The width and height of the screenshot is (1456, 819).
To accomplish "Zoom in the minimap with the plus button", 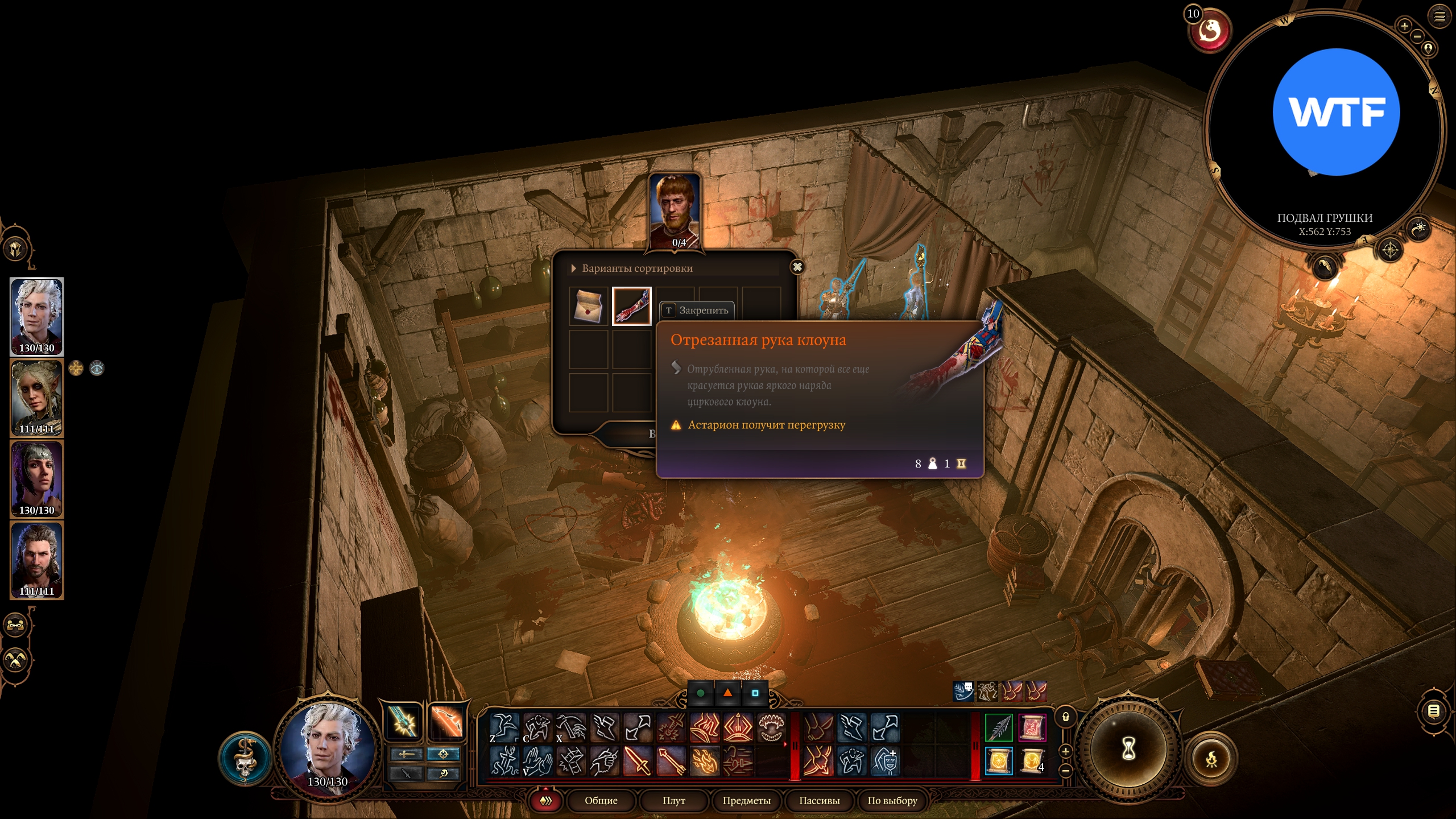I will (1404, 26).
